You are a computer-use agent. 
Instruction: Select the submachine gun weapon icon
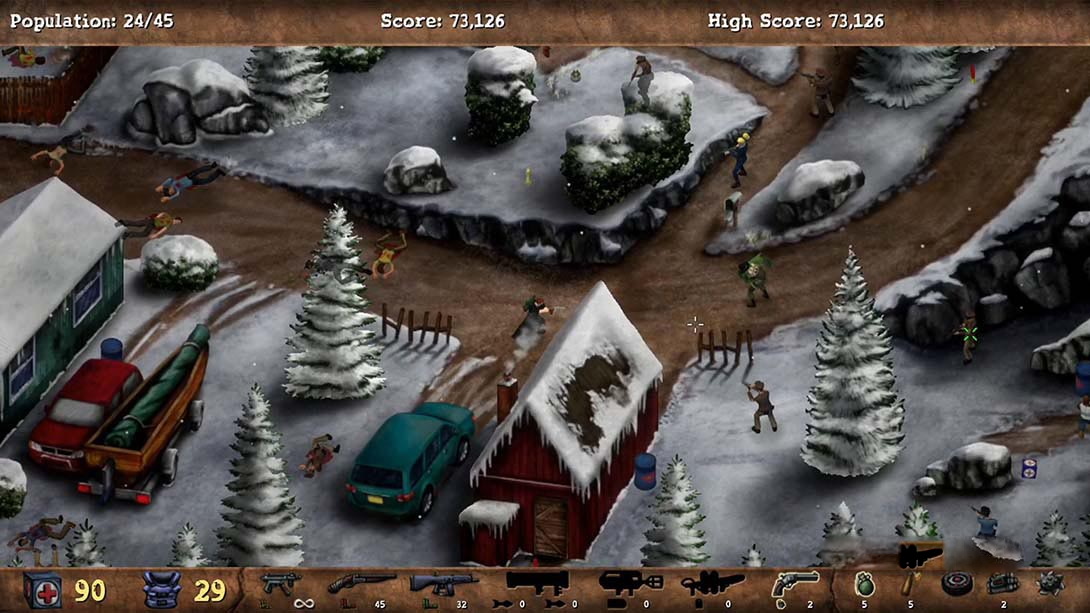point(275,582)
